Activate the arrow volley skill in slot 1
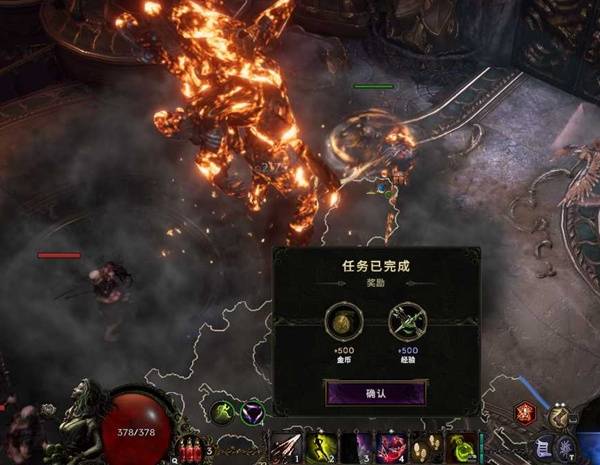The image size is (600, 465). 285,447
